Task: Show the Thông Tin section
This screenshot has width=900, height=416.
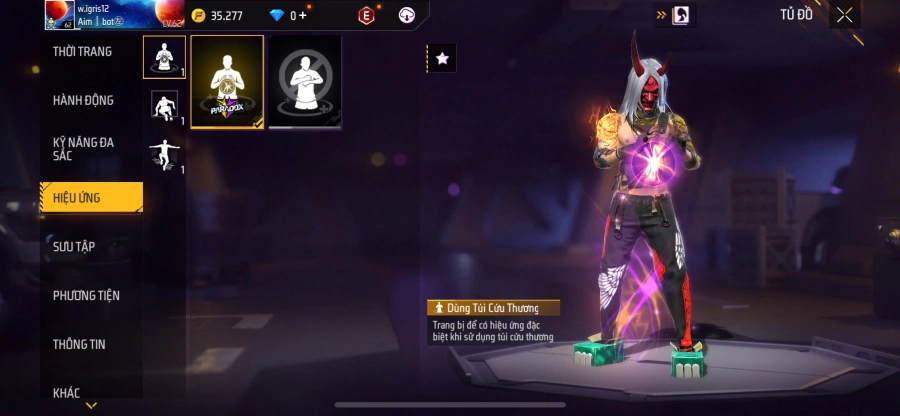Action: [79, 344]
